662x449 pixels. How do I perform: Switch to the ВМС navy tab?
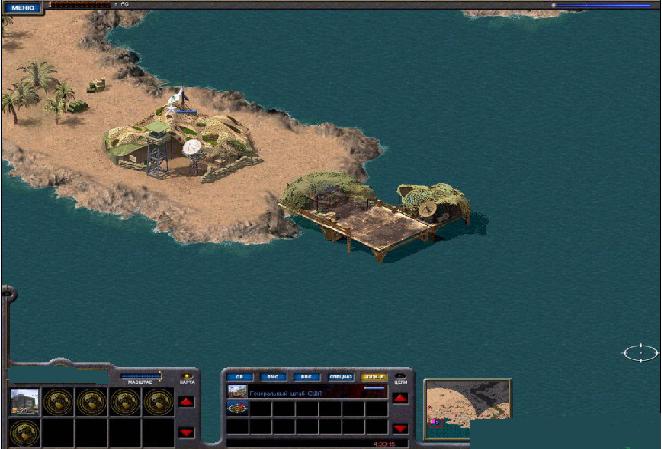tap(273, 377)
